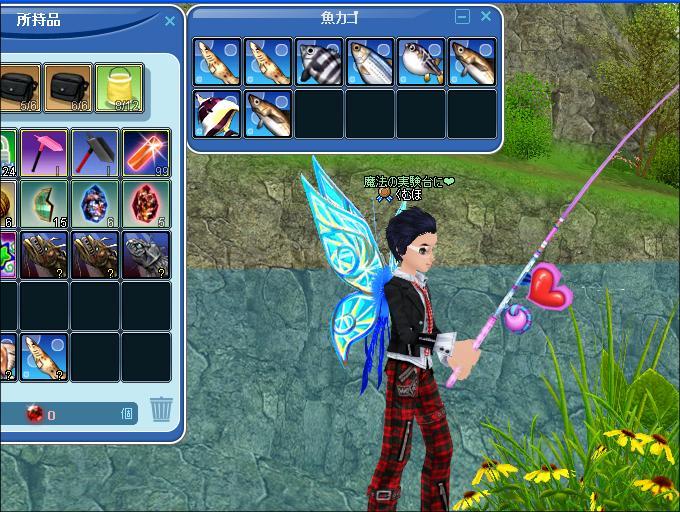Viewport: 680px width, 512px height.
Task: Open the yellow bucket bag marked 8/12
Action: 119,88
